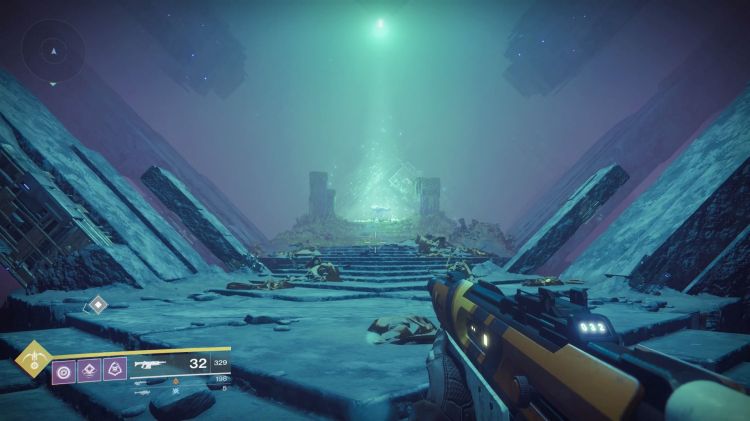Trigger the melee ability icon
This screenshot has width=750, height=421.
coord(90,370)
